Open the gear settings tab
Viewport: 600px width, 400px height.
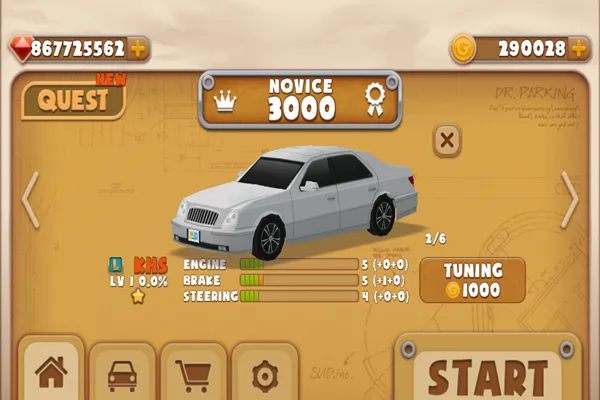click(265, 375)
